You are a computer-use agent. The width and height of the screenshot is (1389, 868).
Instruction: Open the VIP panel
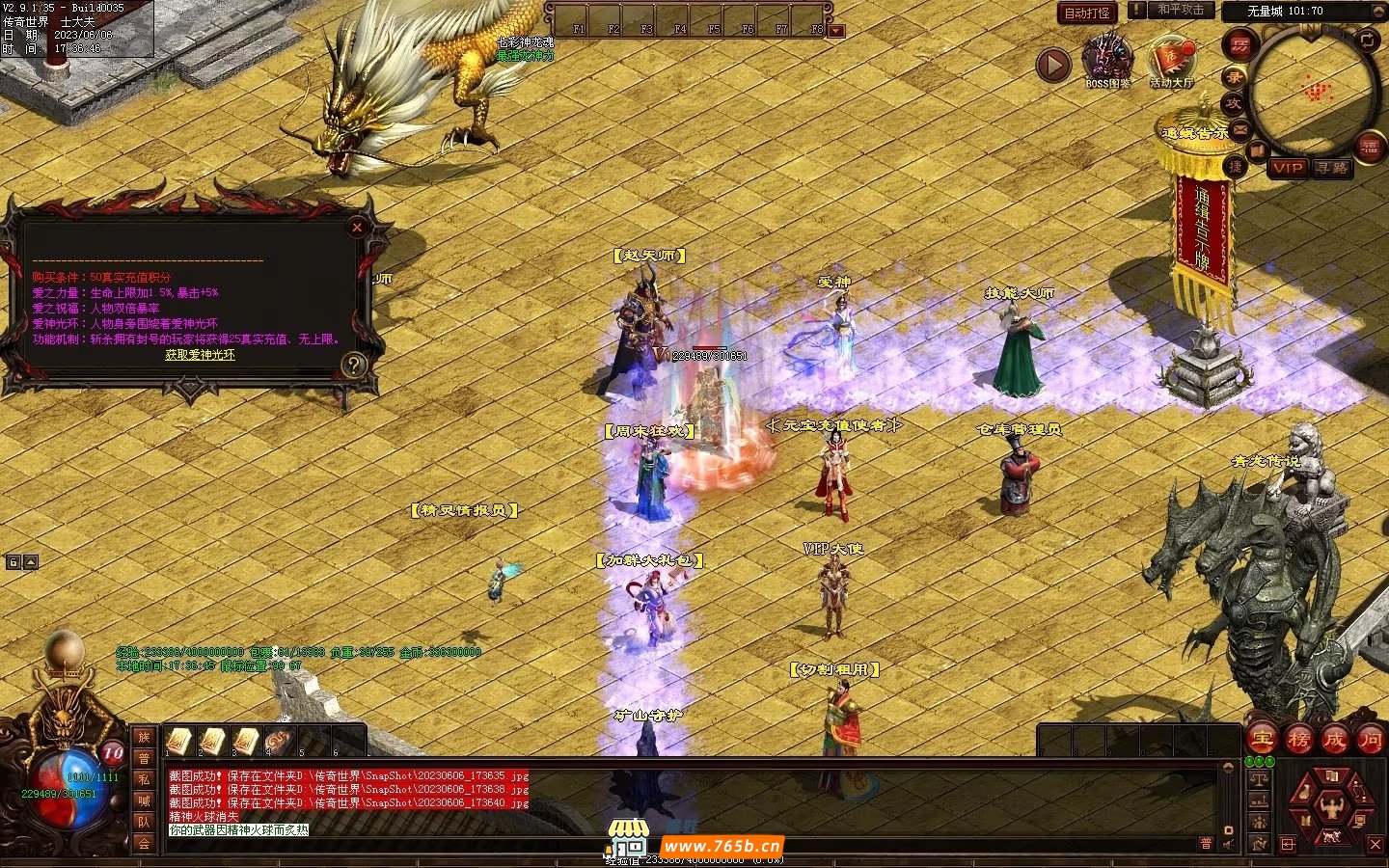pyautogui.click(x=1287, y=168)
